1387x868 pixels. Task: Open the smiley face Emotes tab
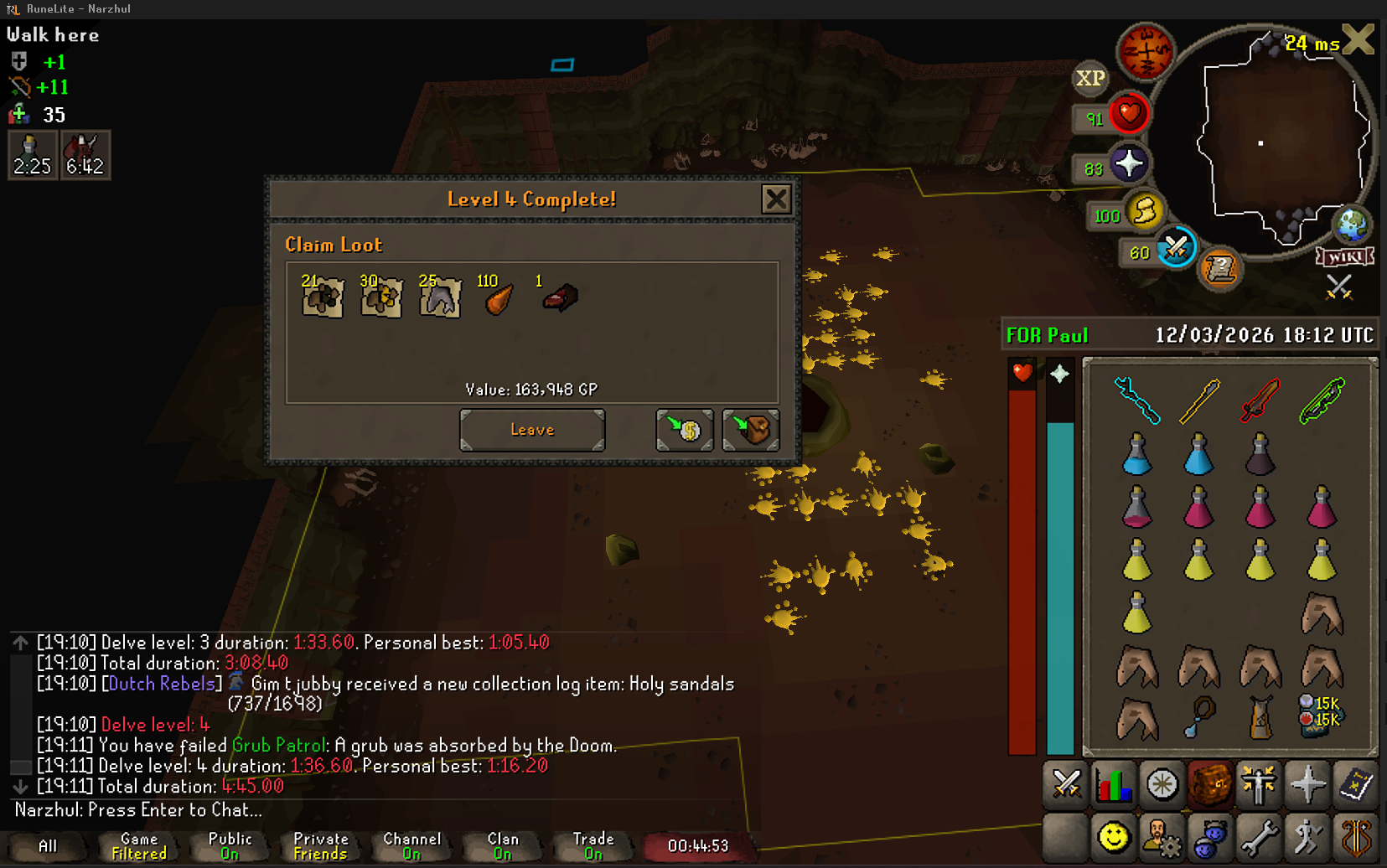(1114, 837)
